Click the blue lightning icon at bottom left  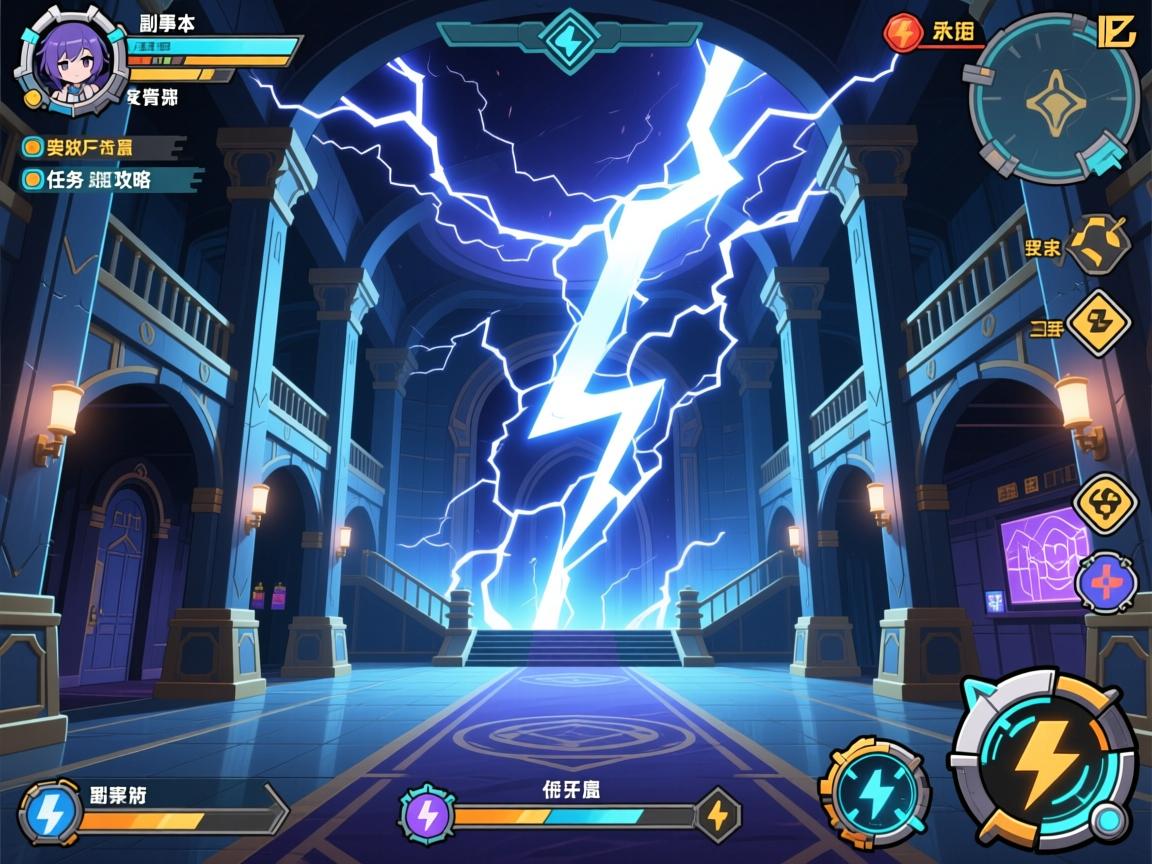click(x=48, y=815)
